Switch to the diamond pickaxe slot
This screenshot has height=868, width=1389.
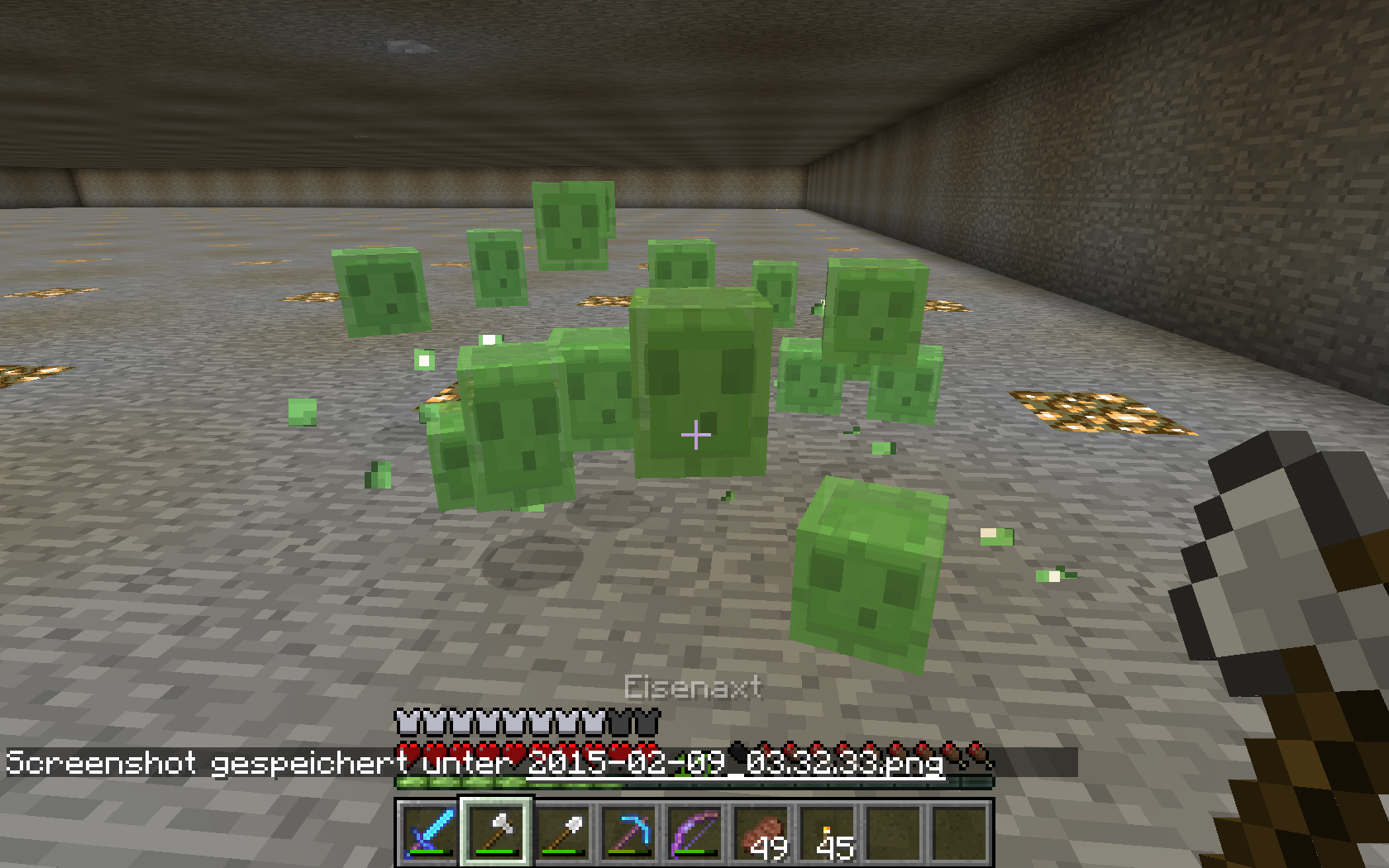click(x=628, y=832)
